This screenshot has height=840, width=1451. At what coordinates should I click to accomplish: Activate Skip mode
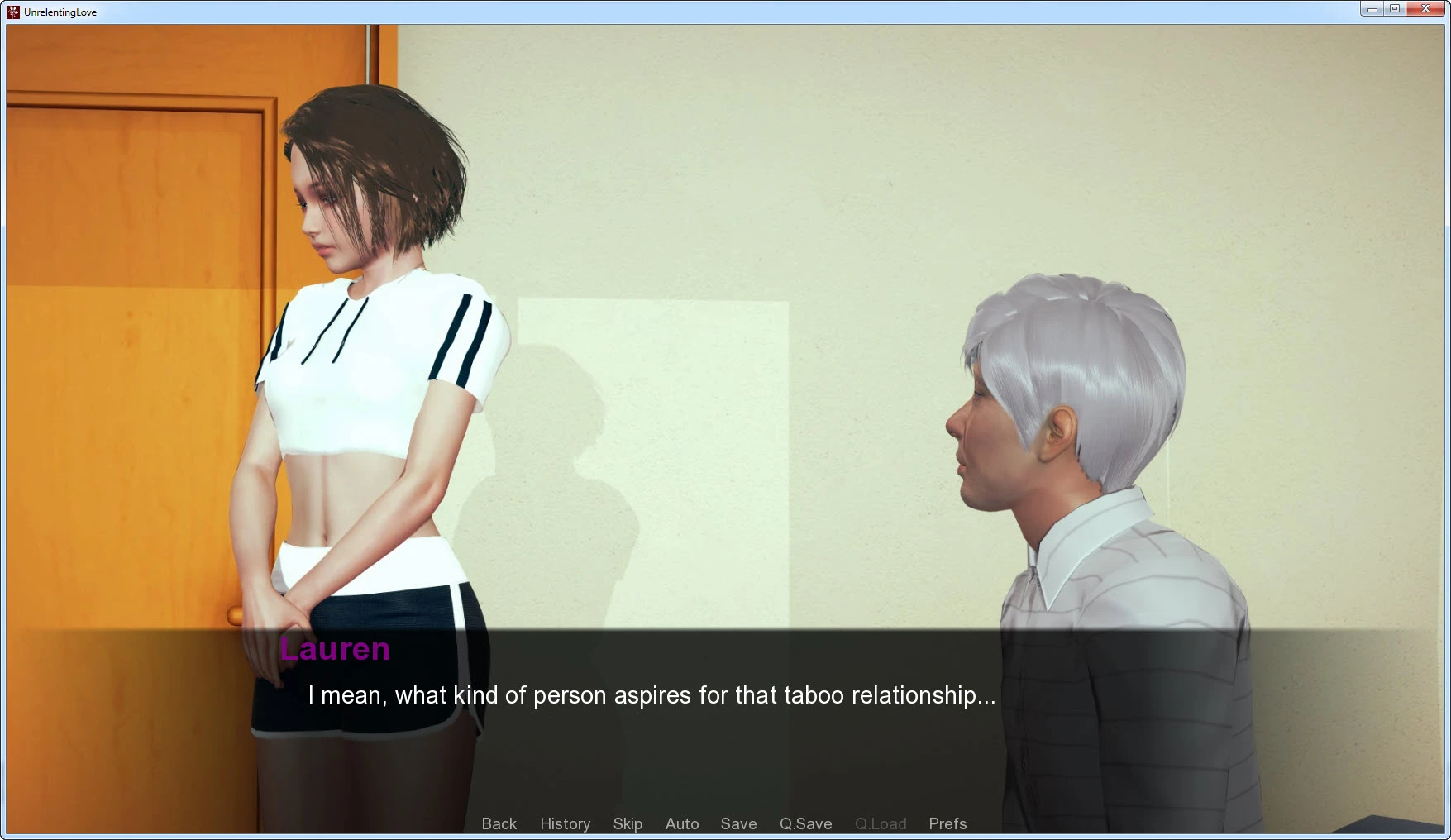click(x=628, y=823)
